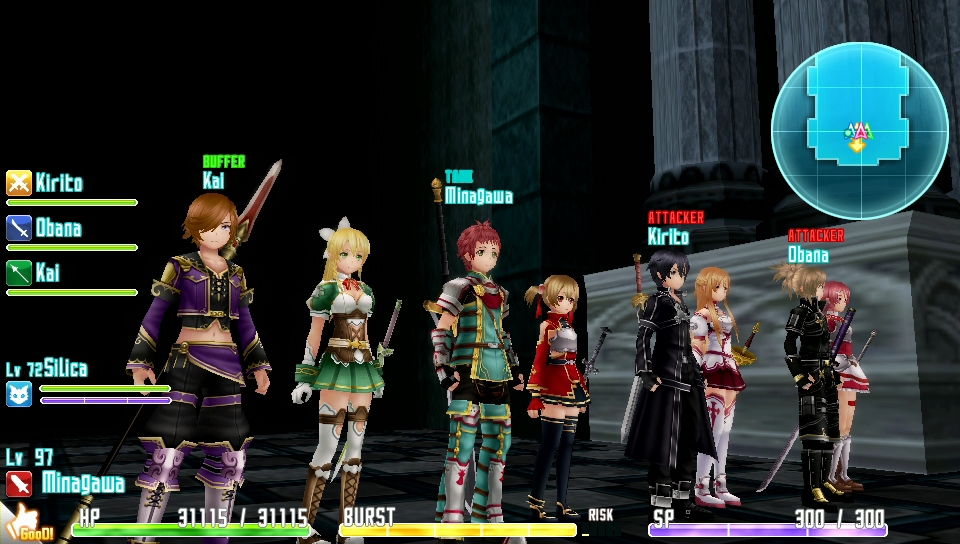Click Silica's blue cat partner icon
Screen dimensions: 960x544
click(x=19, y=394)
